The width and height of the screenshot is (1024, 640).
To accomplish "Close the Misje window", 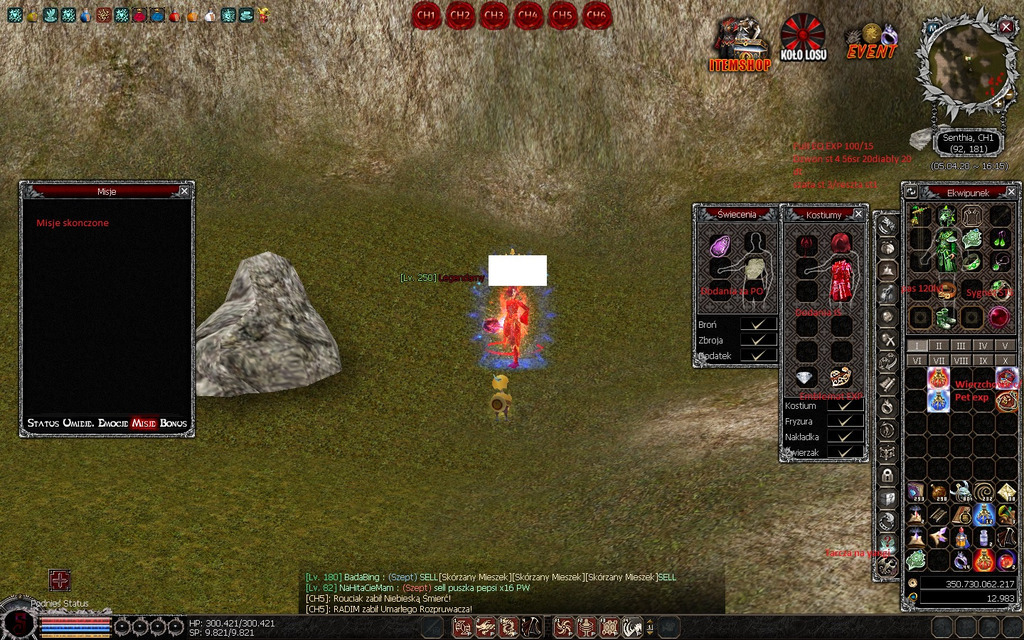I will pos(184,190).
